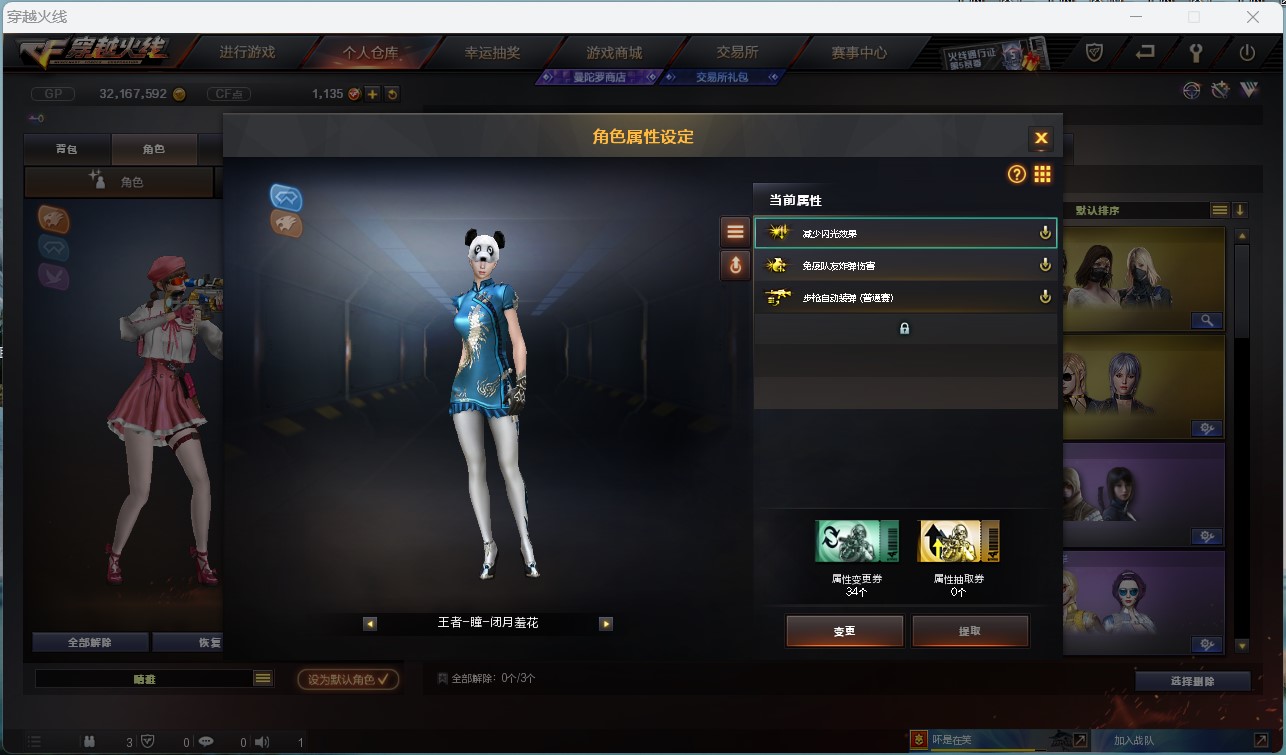The width and height of the screenshot is (1286, 755).
Task: Open the 赛事中心 menu
Action: coord(858,52)
